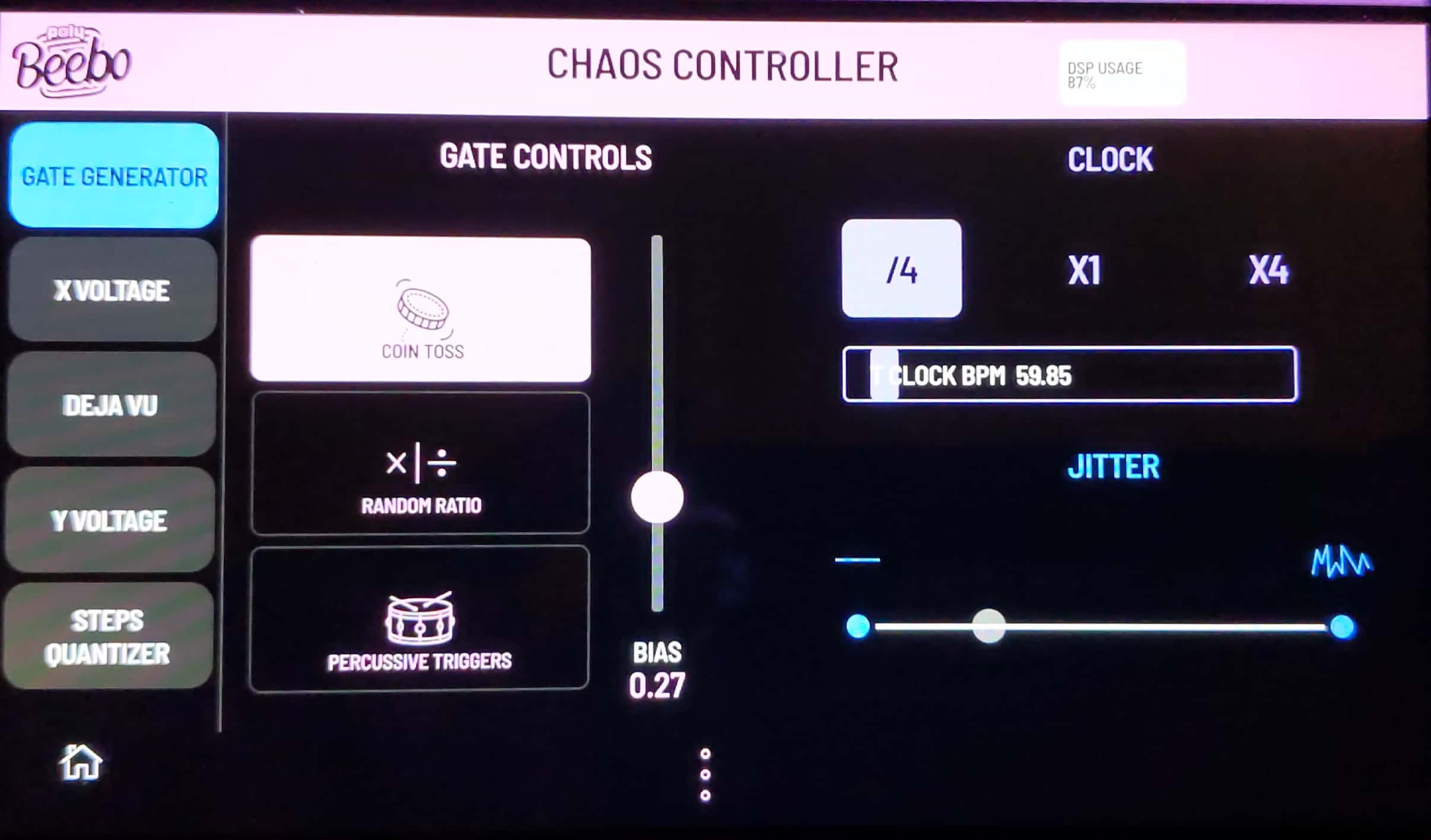Choose the Coin Toss gate mode
This screenshot has height=840, width=1431.
(421, 310)
